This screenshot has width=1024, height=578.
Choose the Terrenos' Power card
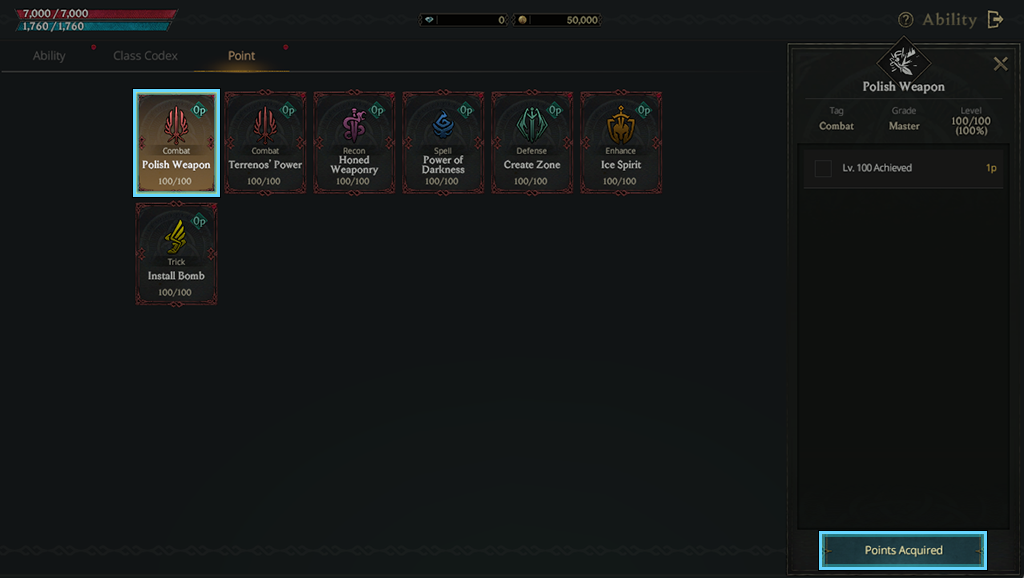pos(265,142)
